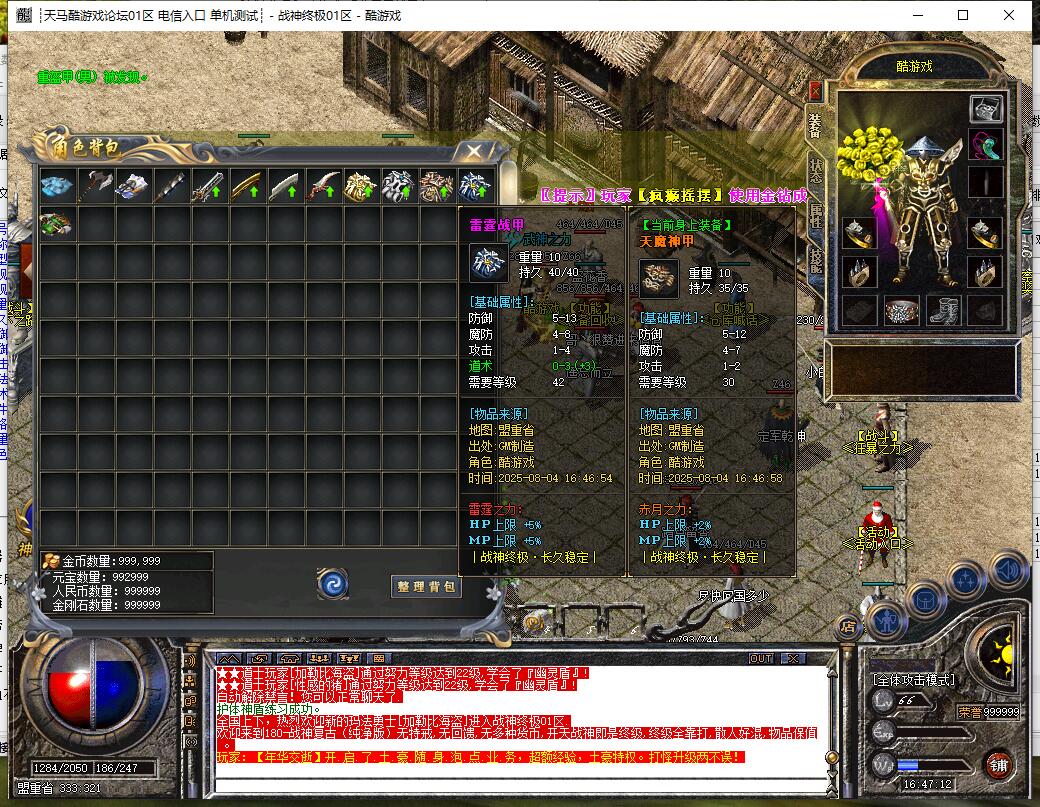Select the equipped belt slot
1040x807 pixels.
900,311
